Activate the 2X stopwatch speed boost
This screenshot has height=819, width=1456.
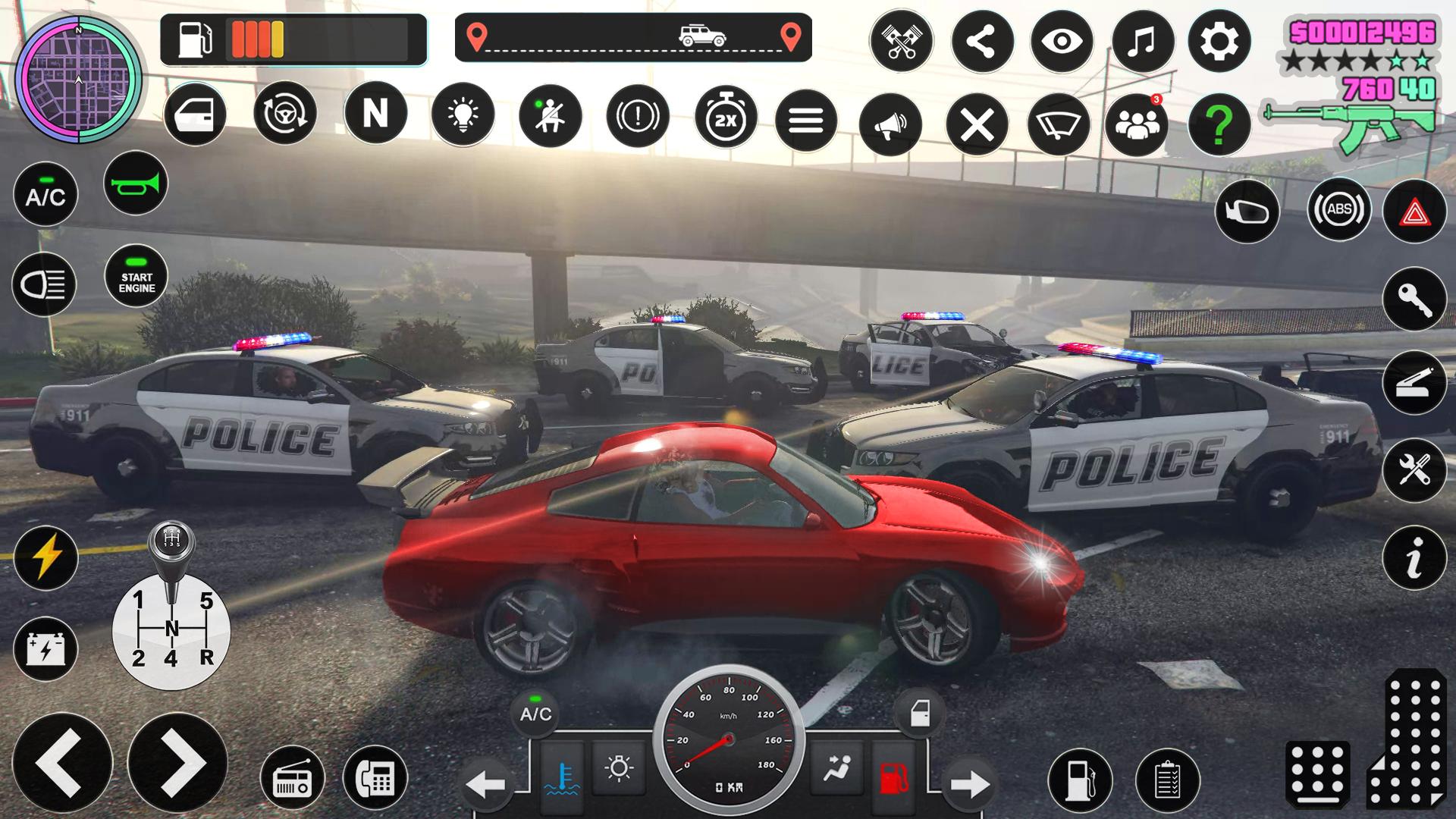[x=726, y=118]
